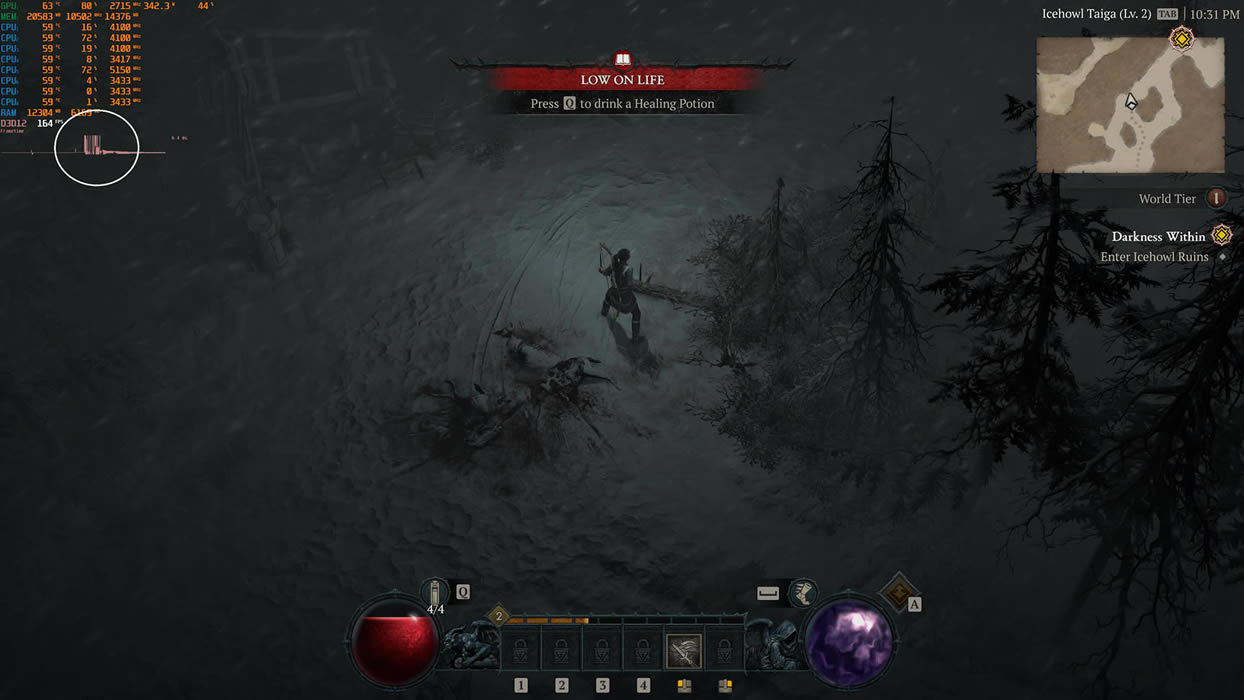This screenshot has height=700, width=1244.
Task: Open the Icehowl Taiga minimap
Action: (x=1130, y=105)
